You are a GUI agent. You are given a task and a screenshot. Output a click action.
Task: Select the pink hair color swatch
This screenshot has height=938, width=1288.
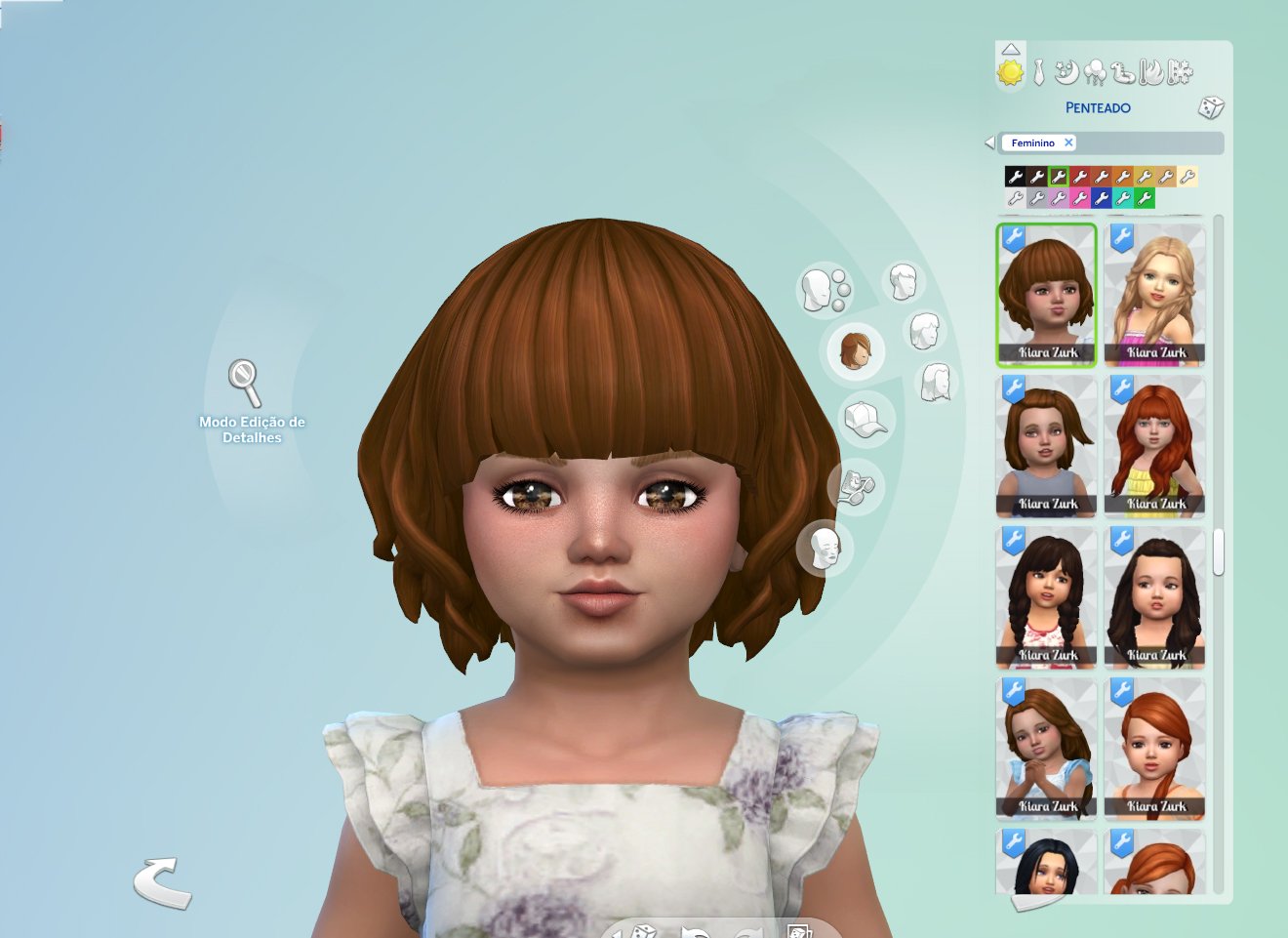coord(1082,199)
